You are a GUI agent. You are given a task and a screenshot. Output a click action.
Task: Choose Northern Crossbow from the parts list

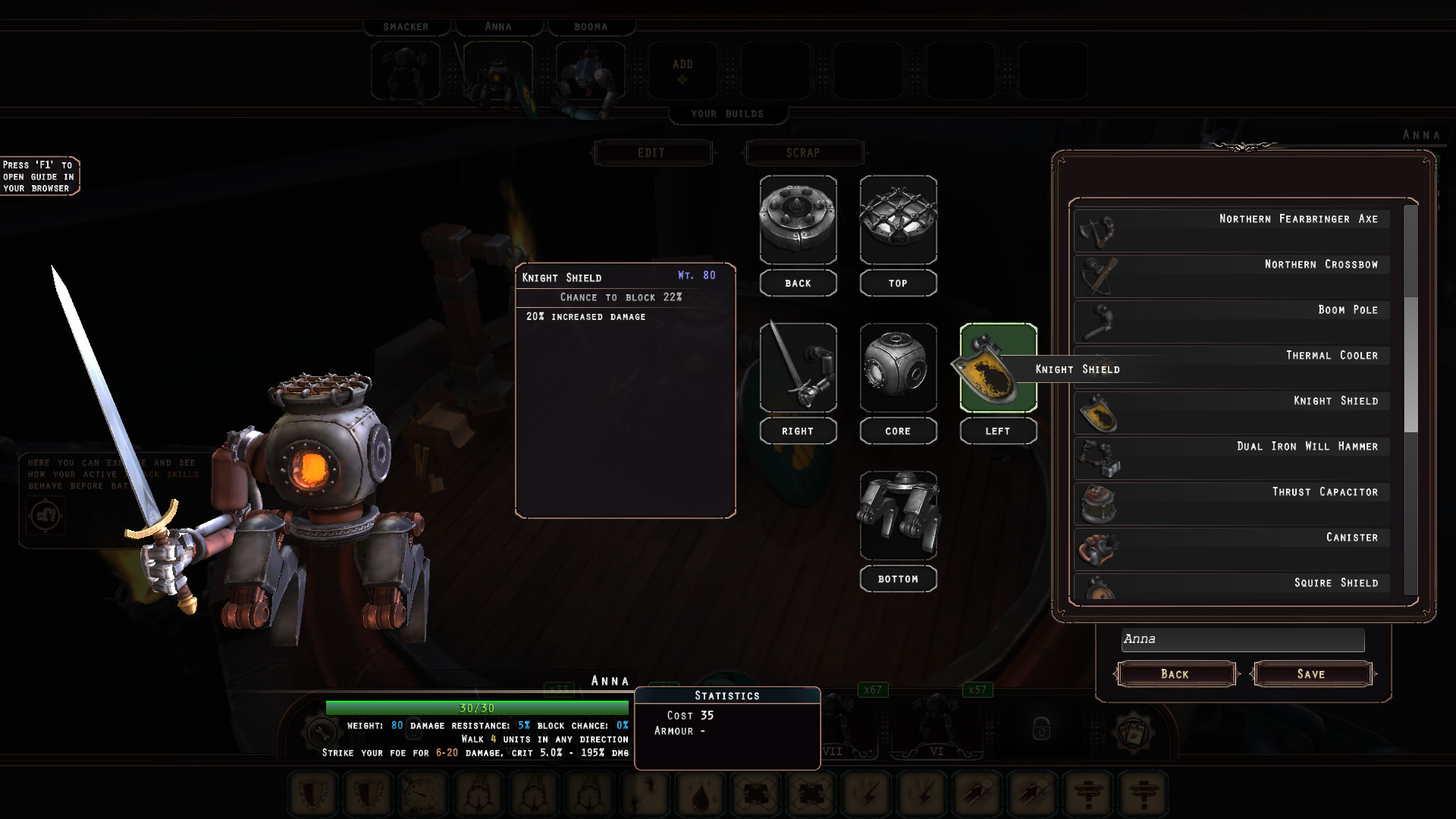coord(1232,275)
